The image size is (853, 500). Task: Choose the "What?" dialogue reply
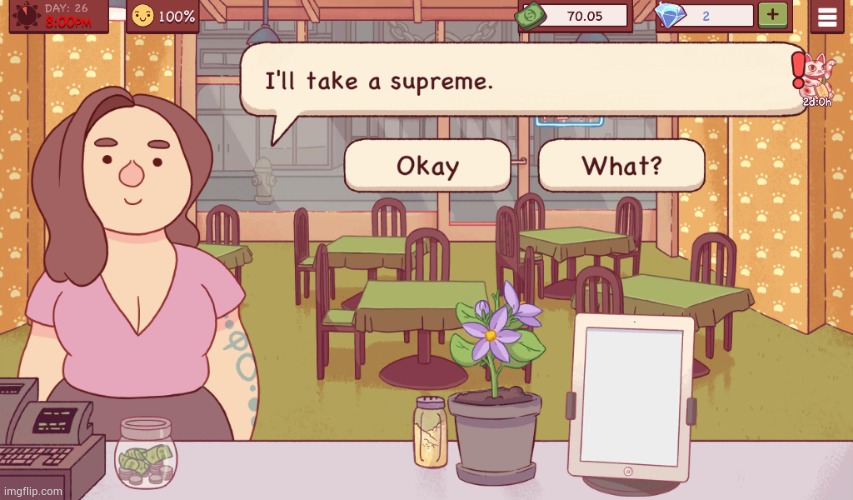[621, 165]
